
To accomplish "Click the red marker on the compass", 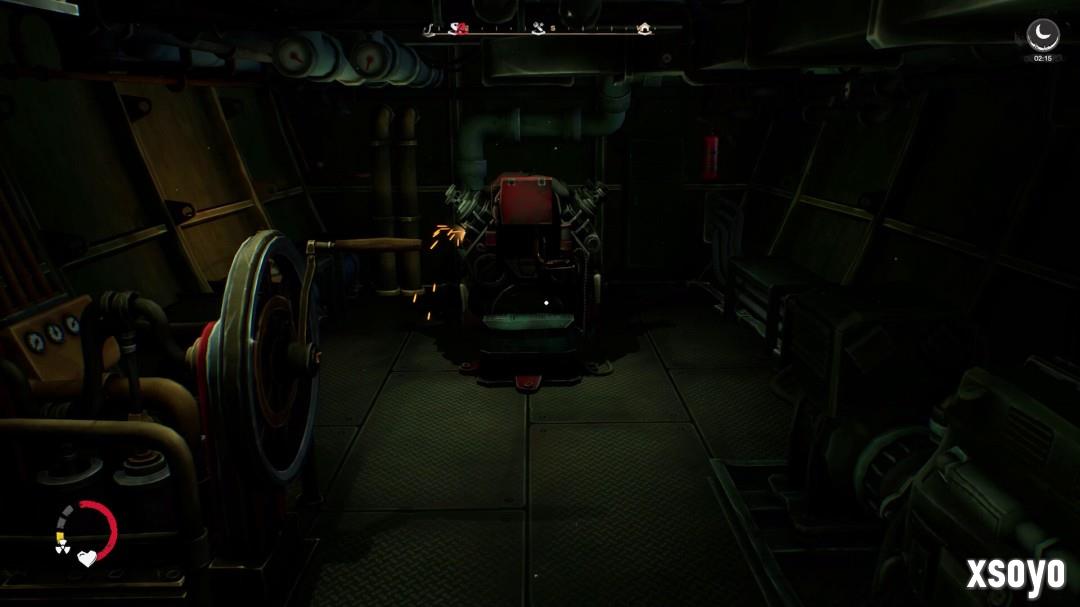I will point(462,29).
